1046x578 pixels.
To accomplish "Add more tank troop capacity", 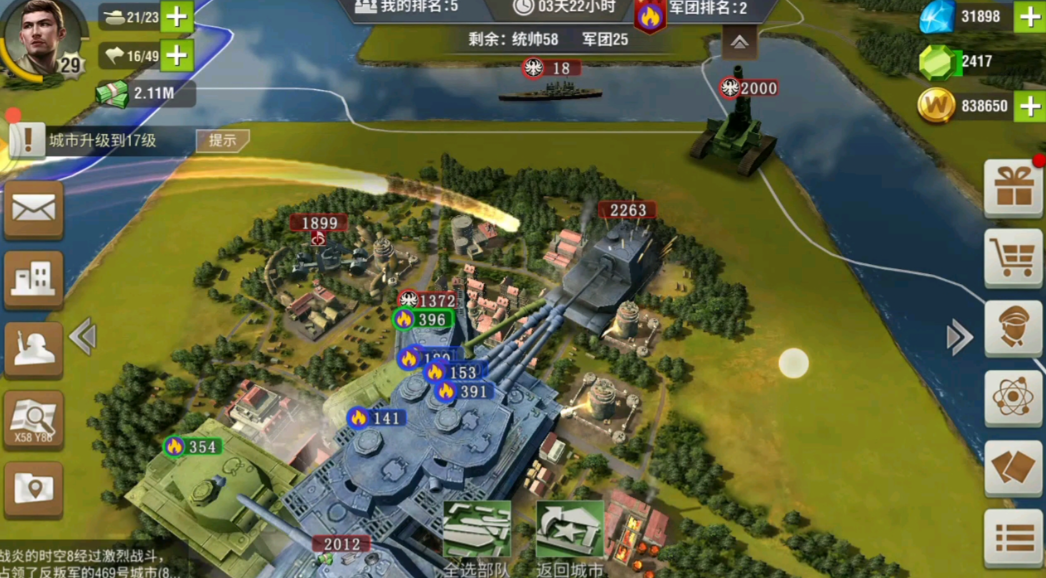I will coord(176,17).
